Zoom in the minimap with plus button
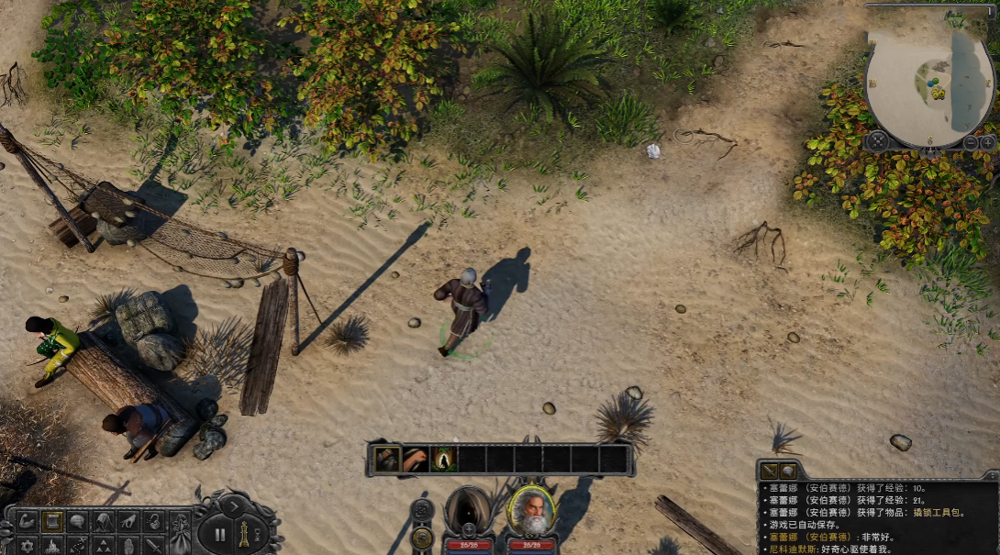This screenshot has width=1000, height=555. point(987,143)
